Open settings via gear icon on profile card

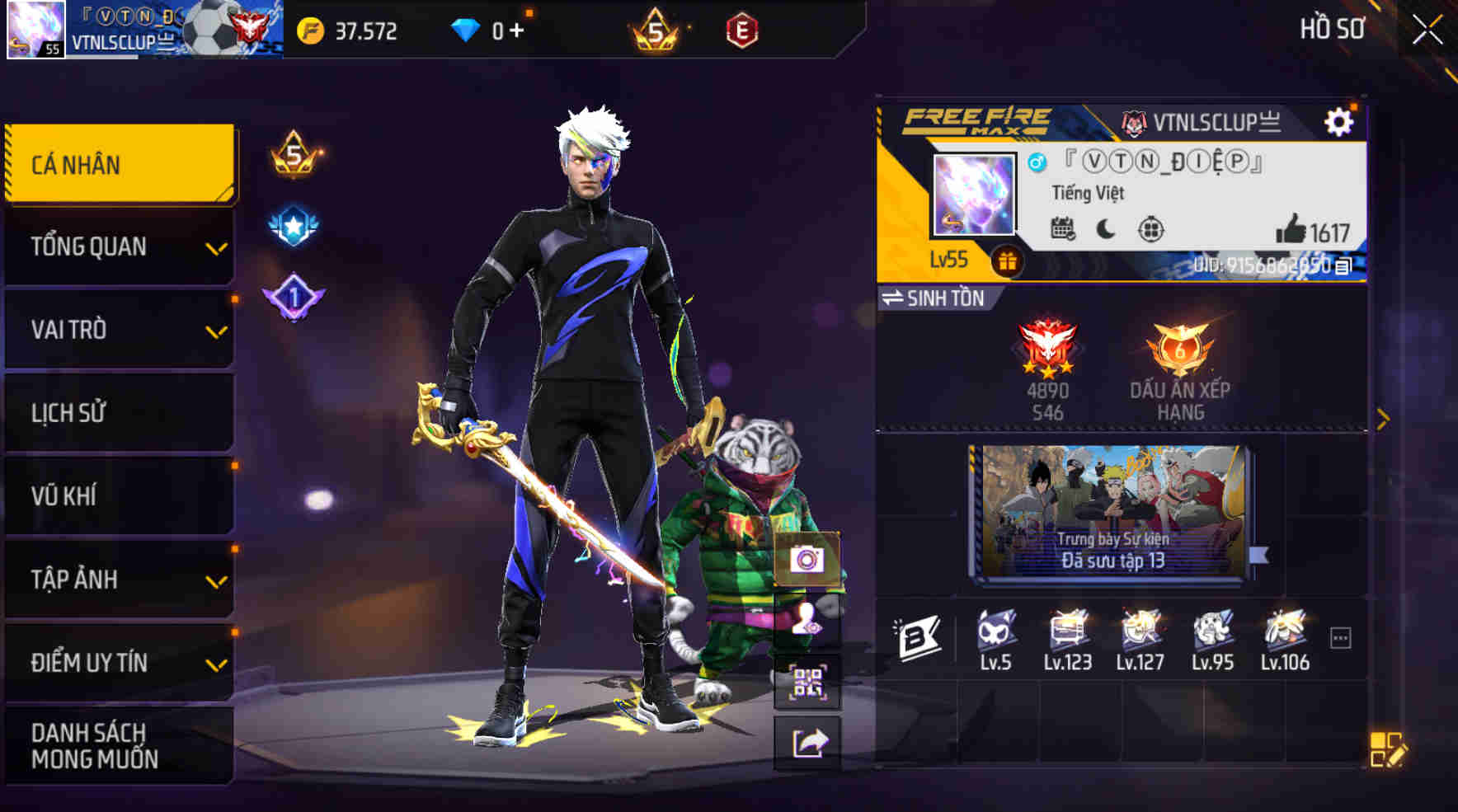click(x=1341, y=120)
